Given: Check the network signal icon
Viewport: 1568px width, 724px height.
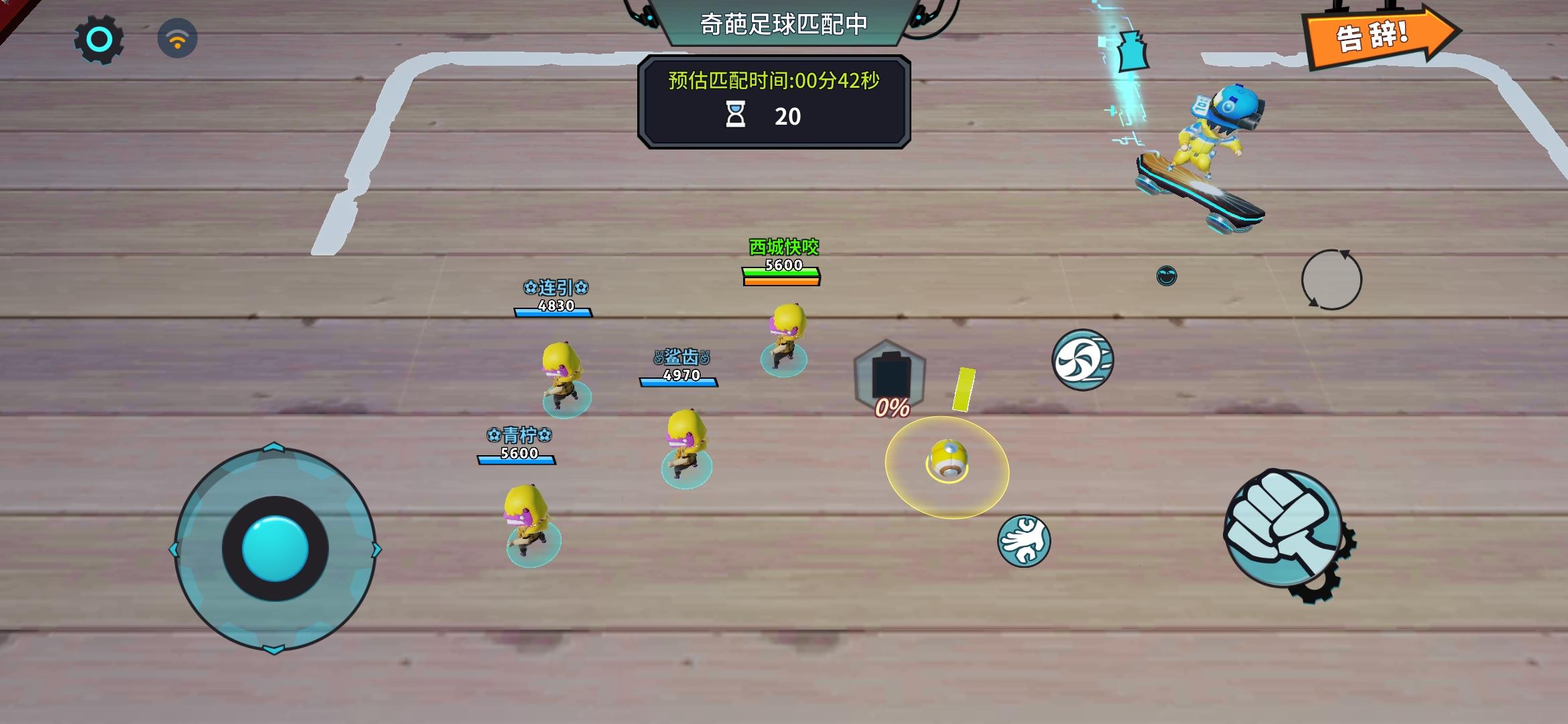Looking at the screenshot, I should pos(178,38).
